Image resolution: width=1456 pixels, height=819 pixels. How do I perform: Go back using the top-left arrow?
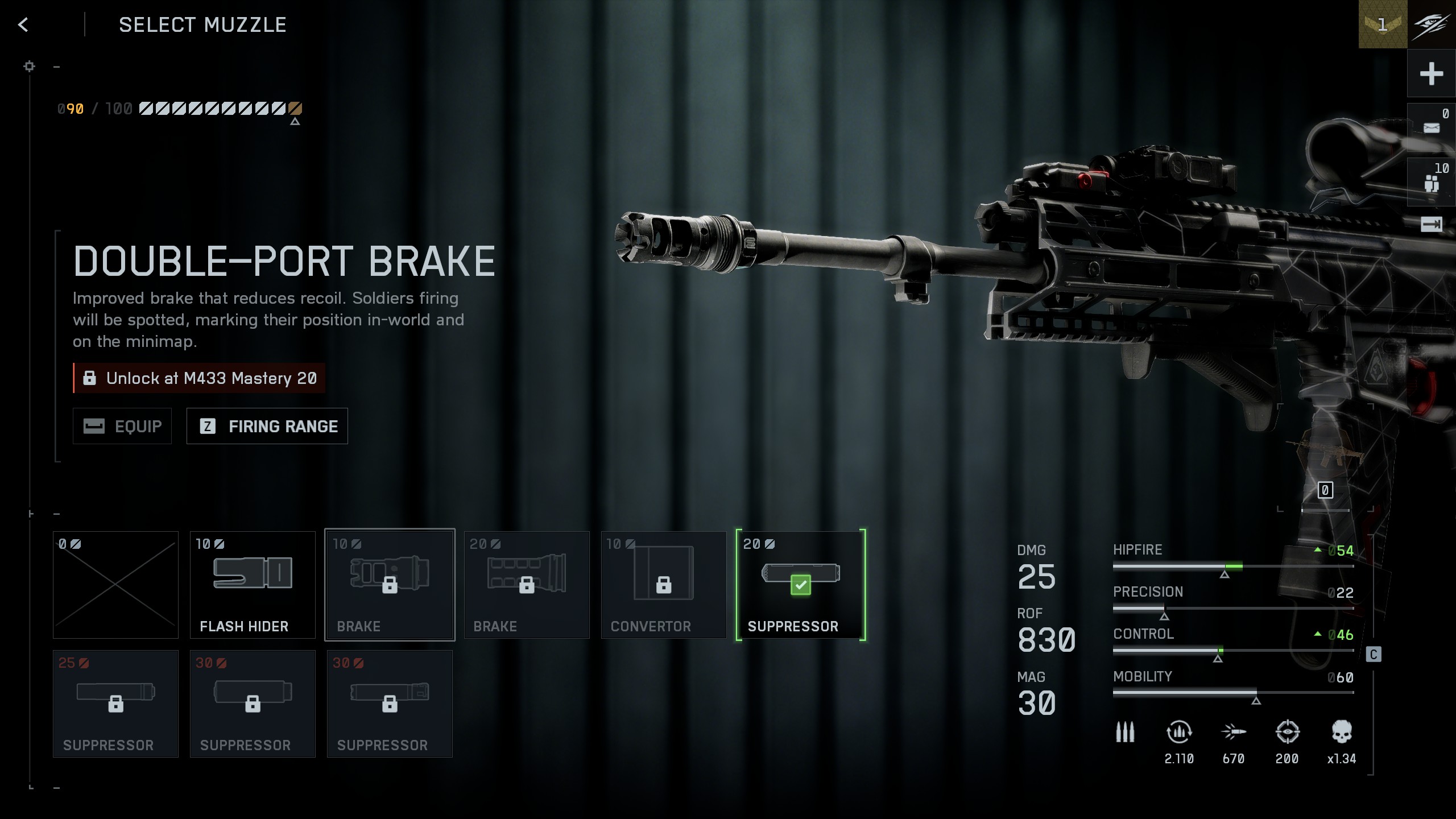(23, 24)
